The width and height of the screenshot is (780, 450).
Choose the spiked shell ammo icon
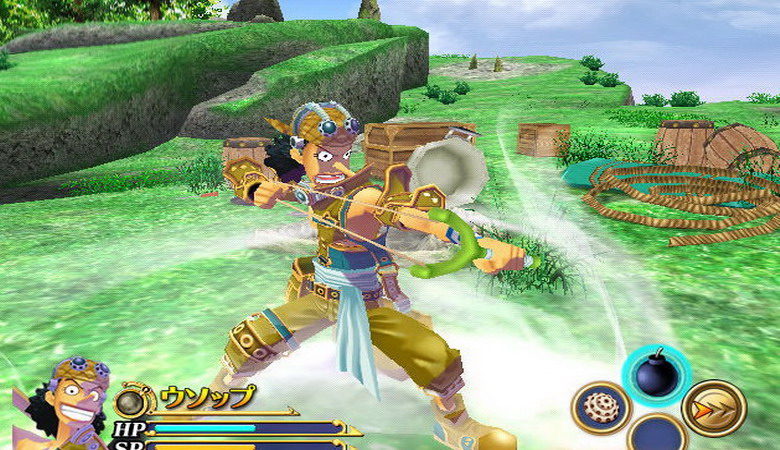tap(600, 408)
